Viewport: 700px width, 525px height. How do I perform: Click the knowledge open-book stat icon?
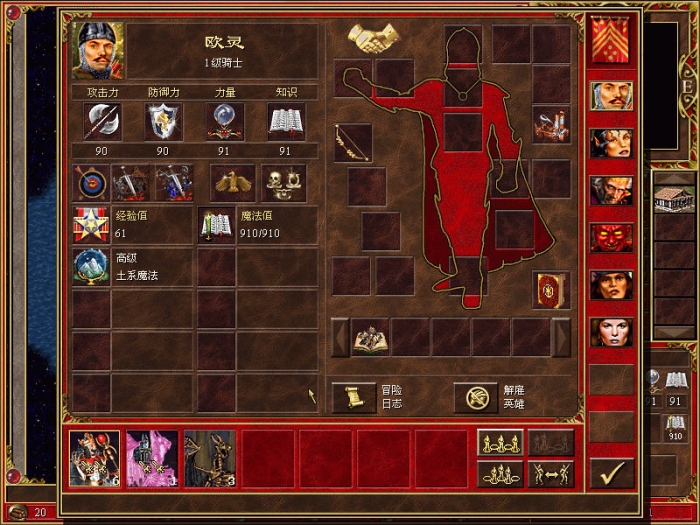286,121
